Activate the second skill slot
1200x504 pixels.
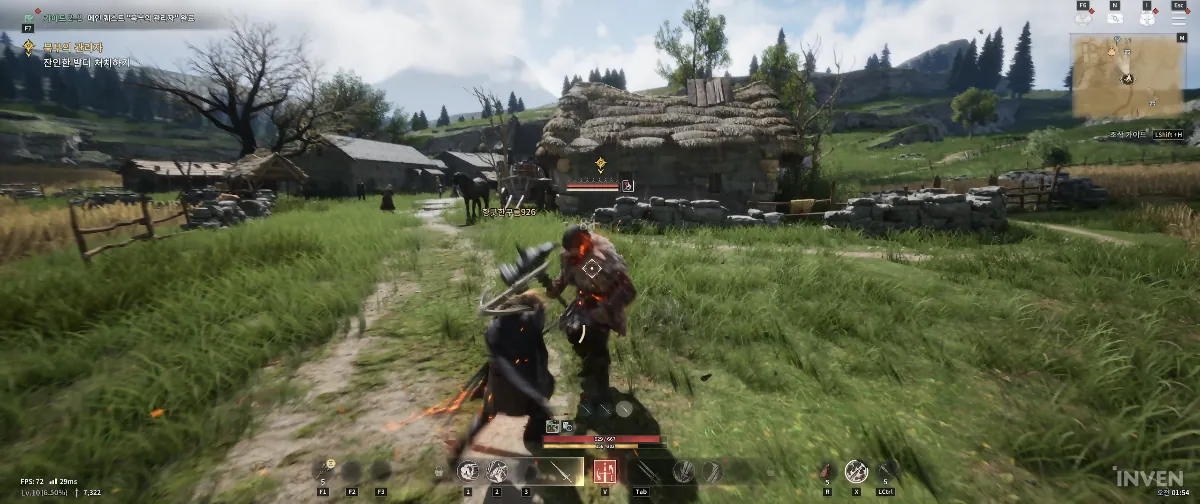click(497, 471)
